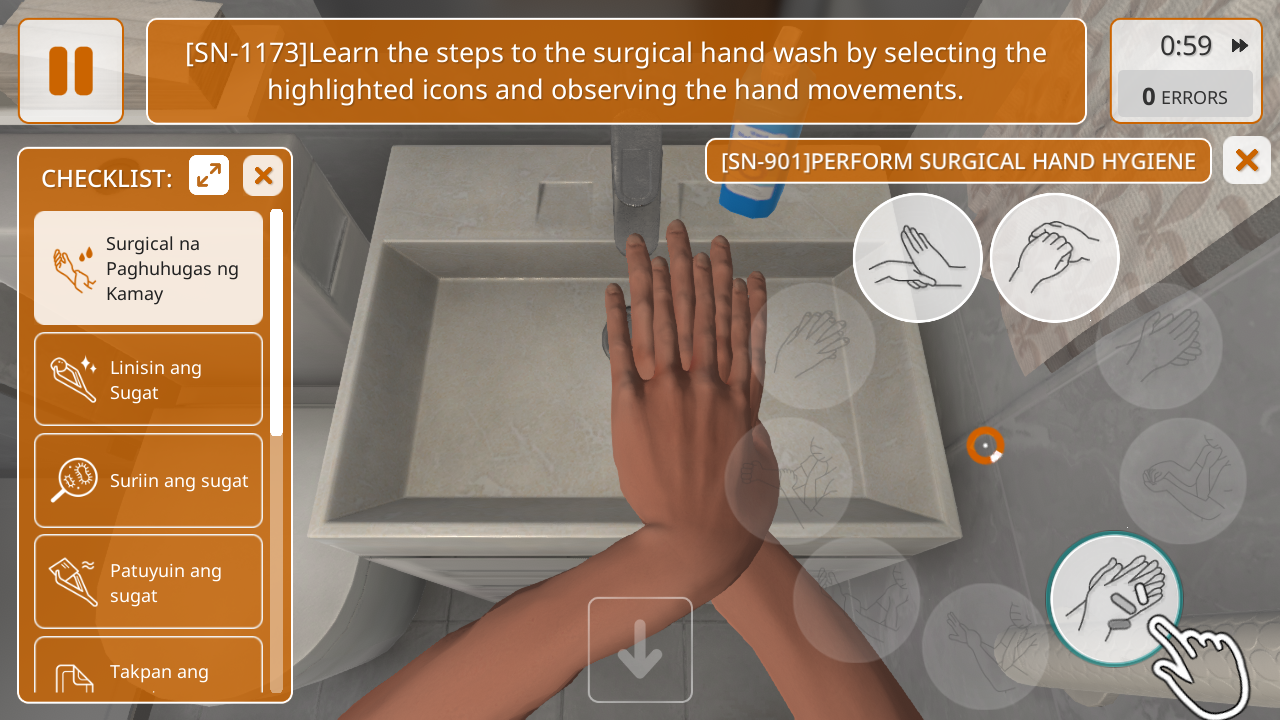Fast-forward the timer
Image resolution: width=1280 pixels, height=720 pixels.
(x=1240, y=46)
